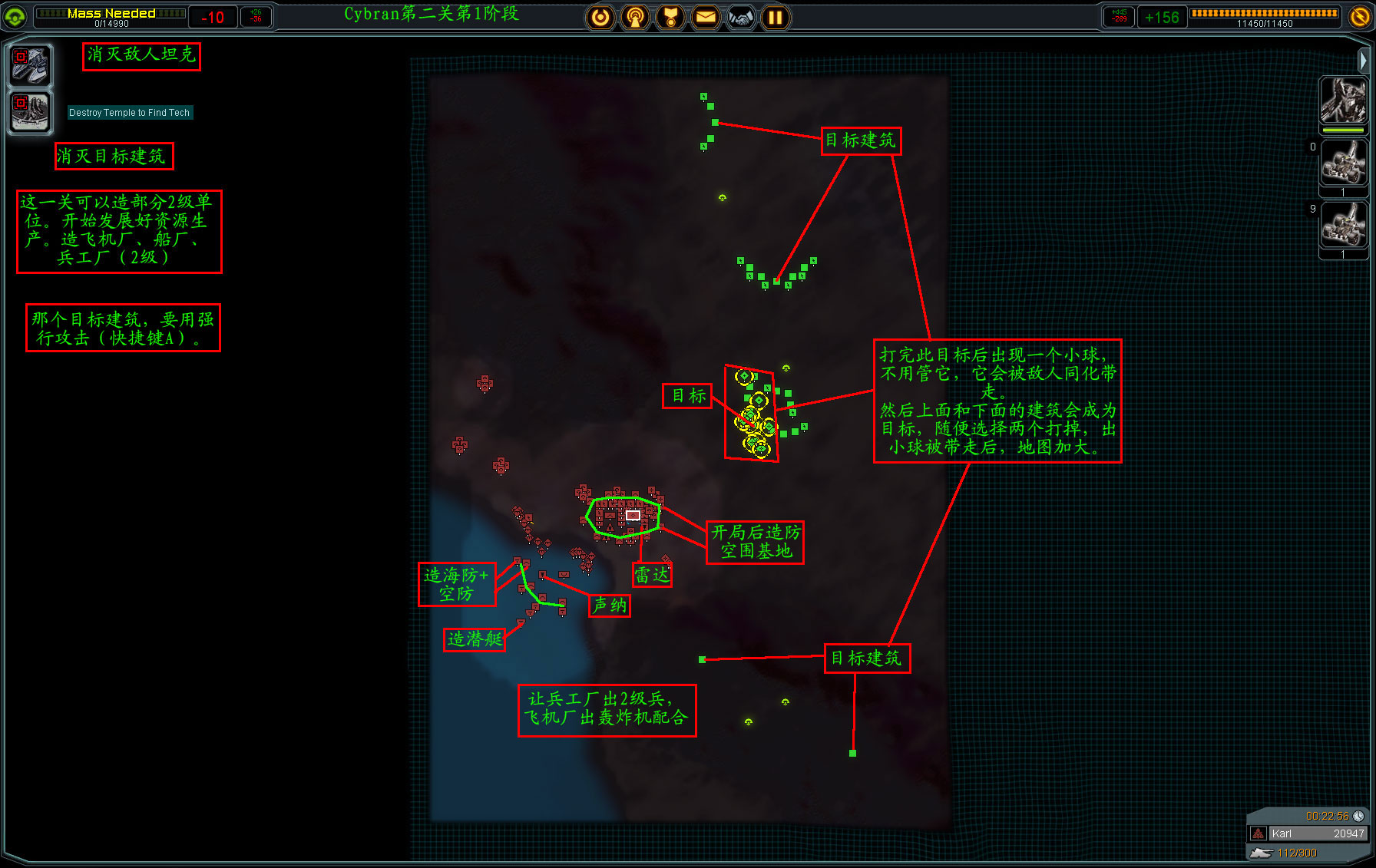Image resolution: width=1376 pixels, height=868 pixels.
Task: Click the mass resource icon
Action: point(15,17)
